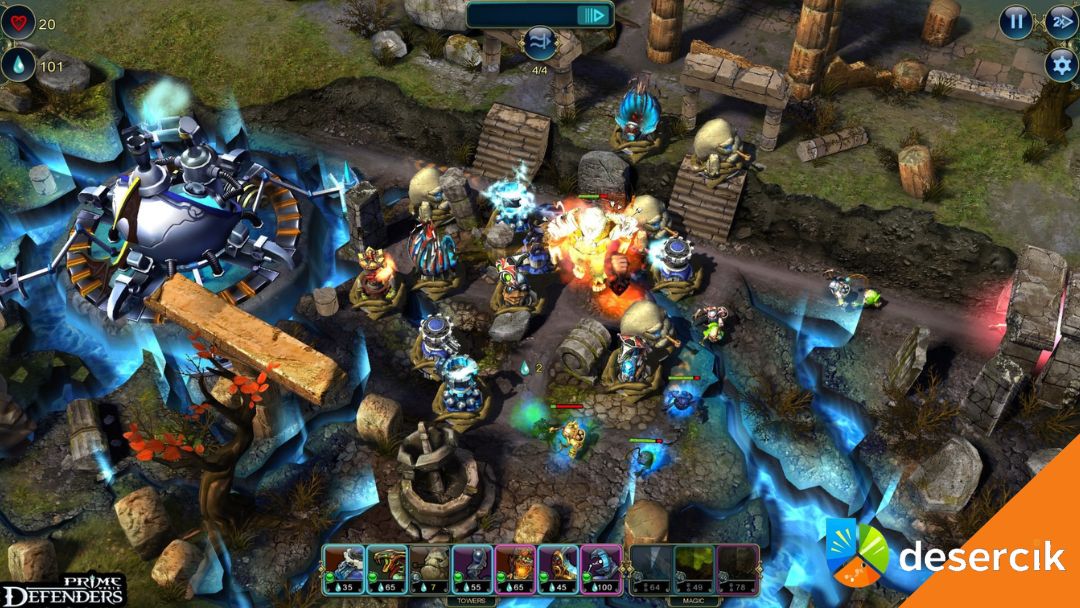
Task: Click the wave icon above 4/4
Action: pyautogui.click(x=540, y=44)
